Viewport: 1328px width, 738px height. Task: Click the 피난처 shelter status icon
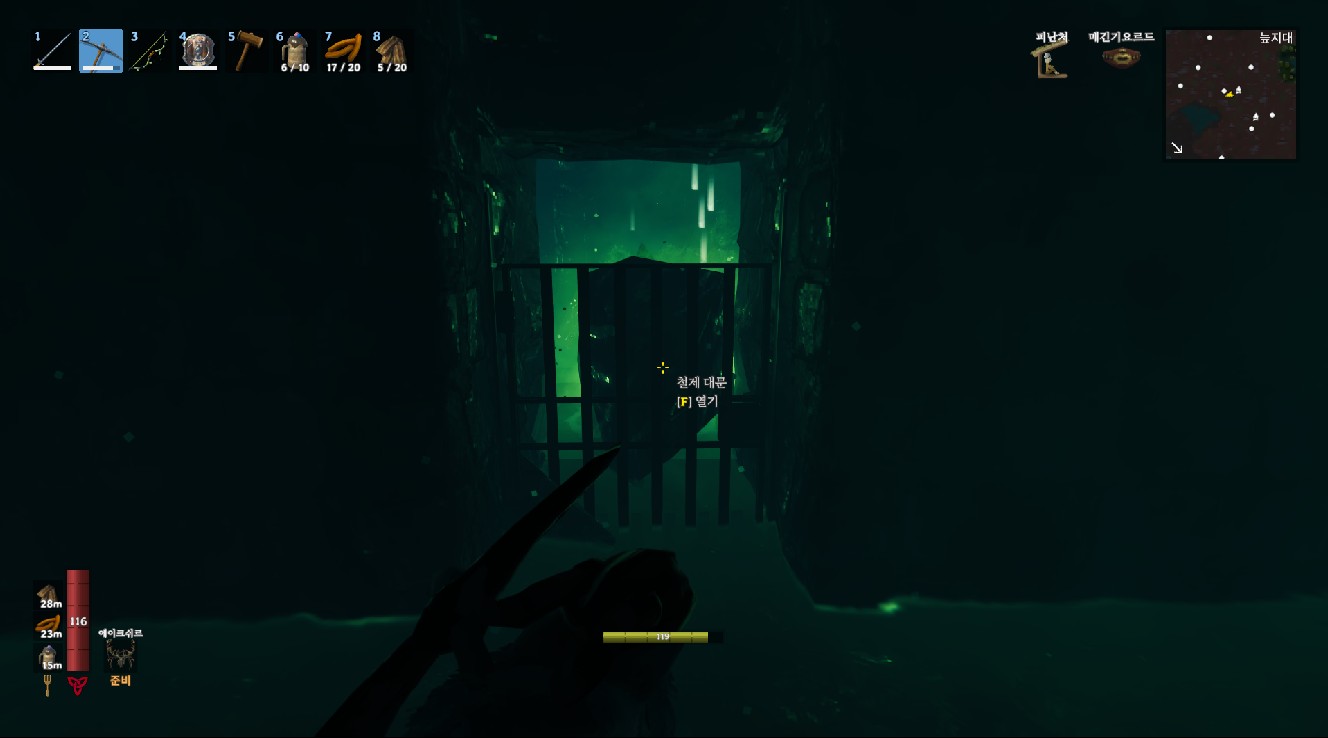coord(1051,60)
